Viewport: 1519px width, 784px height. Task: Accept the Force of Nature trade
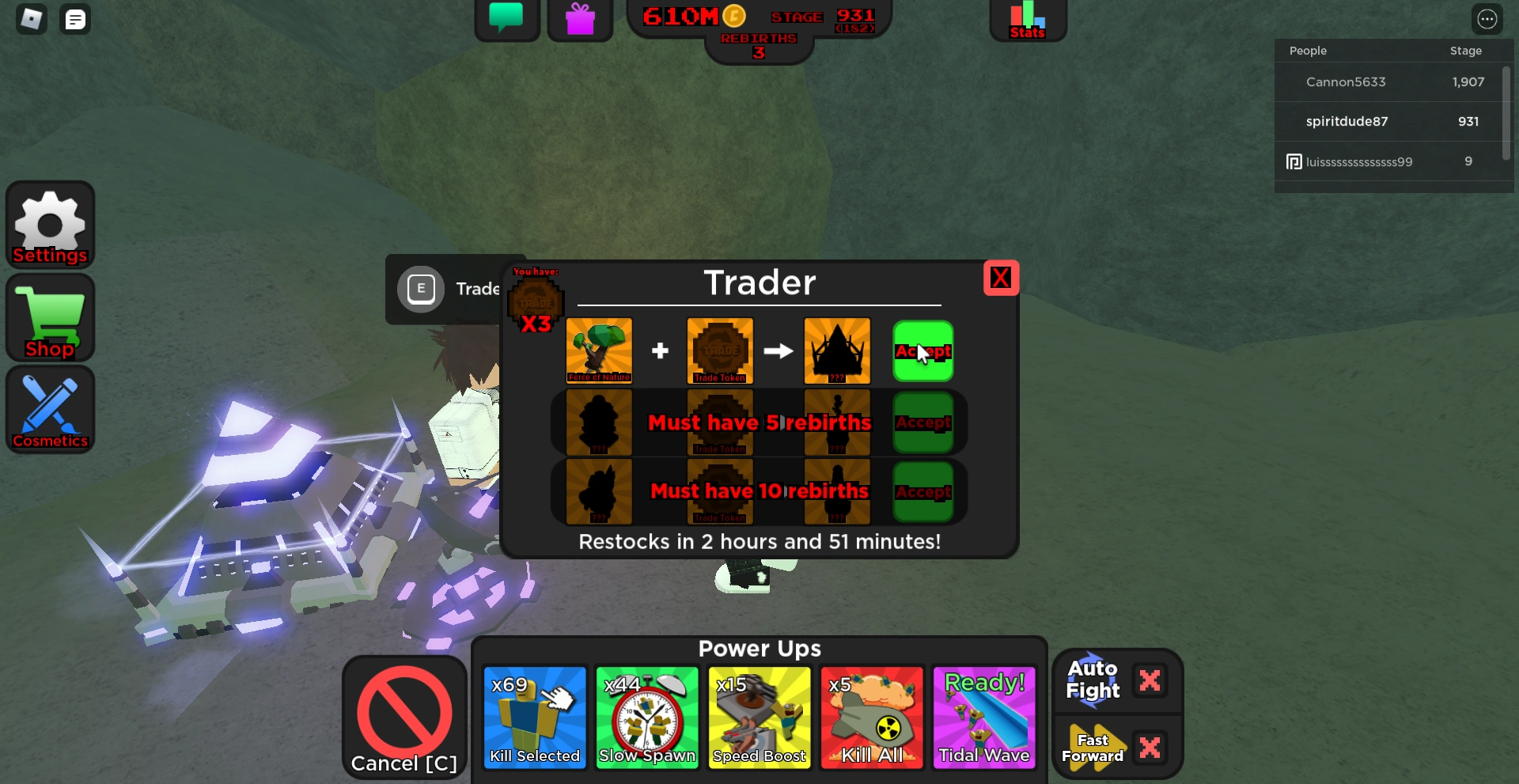(x=922, y=350)
